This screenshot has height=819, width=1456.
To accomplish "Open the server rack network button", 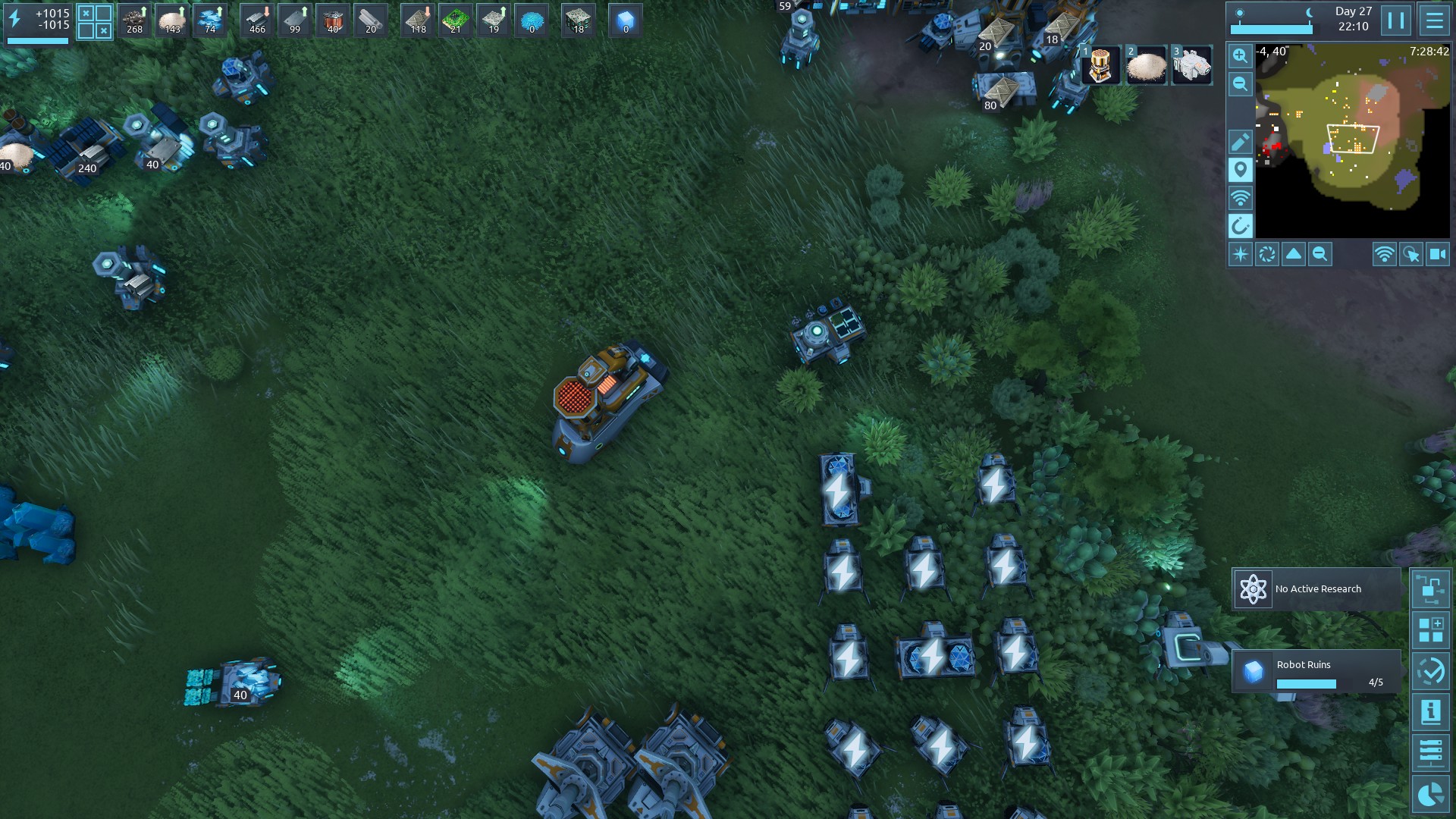I will point(1430,753).
